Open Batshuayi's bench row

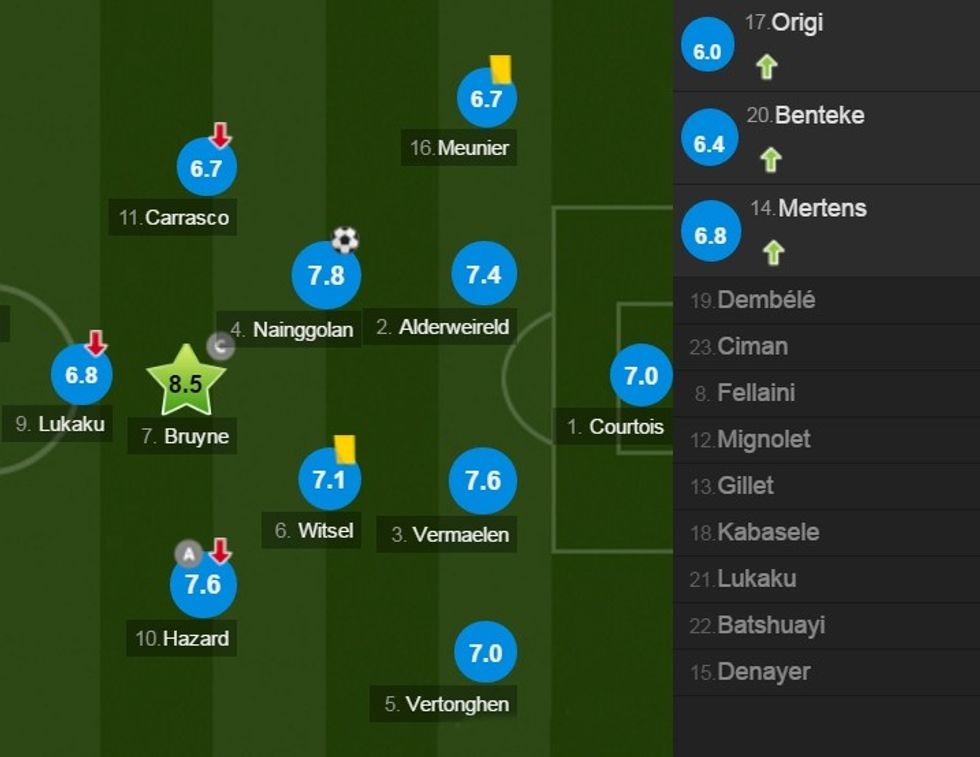[771, 625]
